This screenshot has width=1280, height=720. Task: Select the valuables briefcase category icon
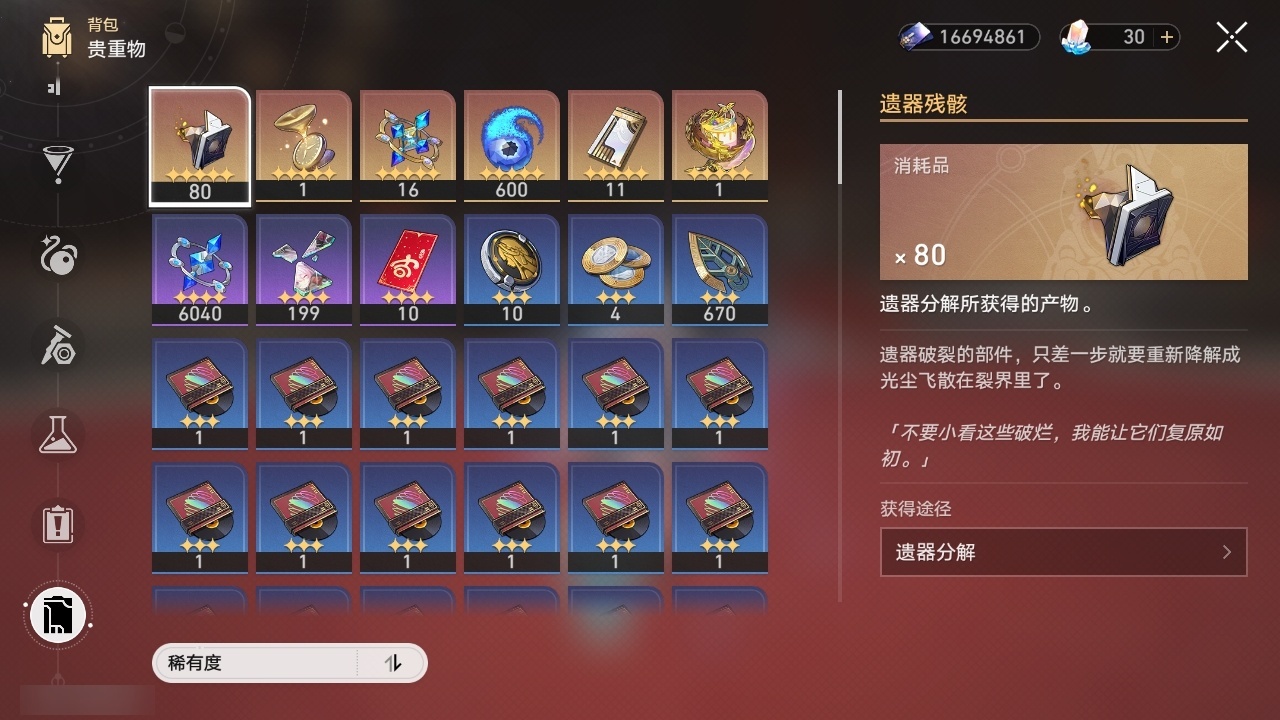click(x=57, y=615)
